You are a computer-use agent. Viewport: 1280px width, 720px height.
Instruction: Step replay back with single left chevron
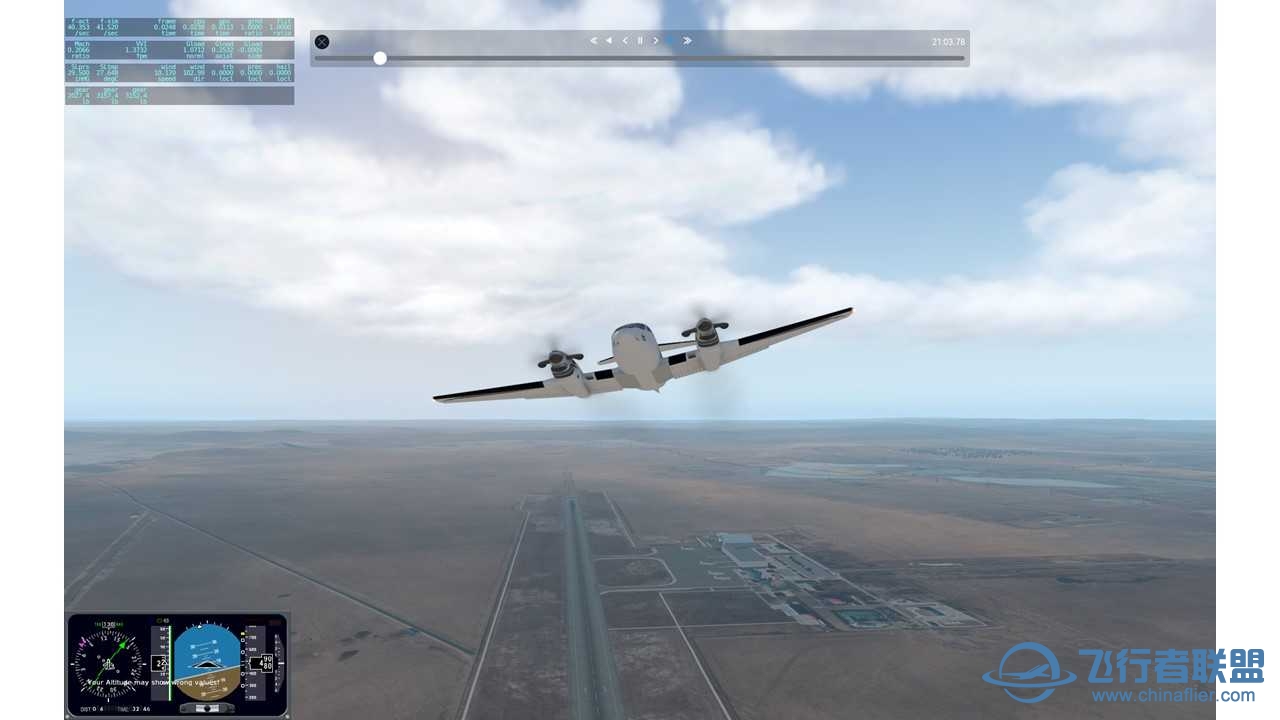coord(625,41)
